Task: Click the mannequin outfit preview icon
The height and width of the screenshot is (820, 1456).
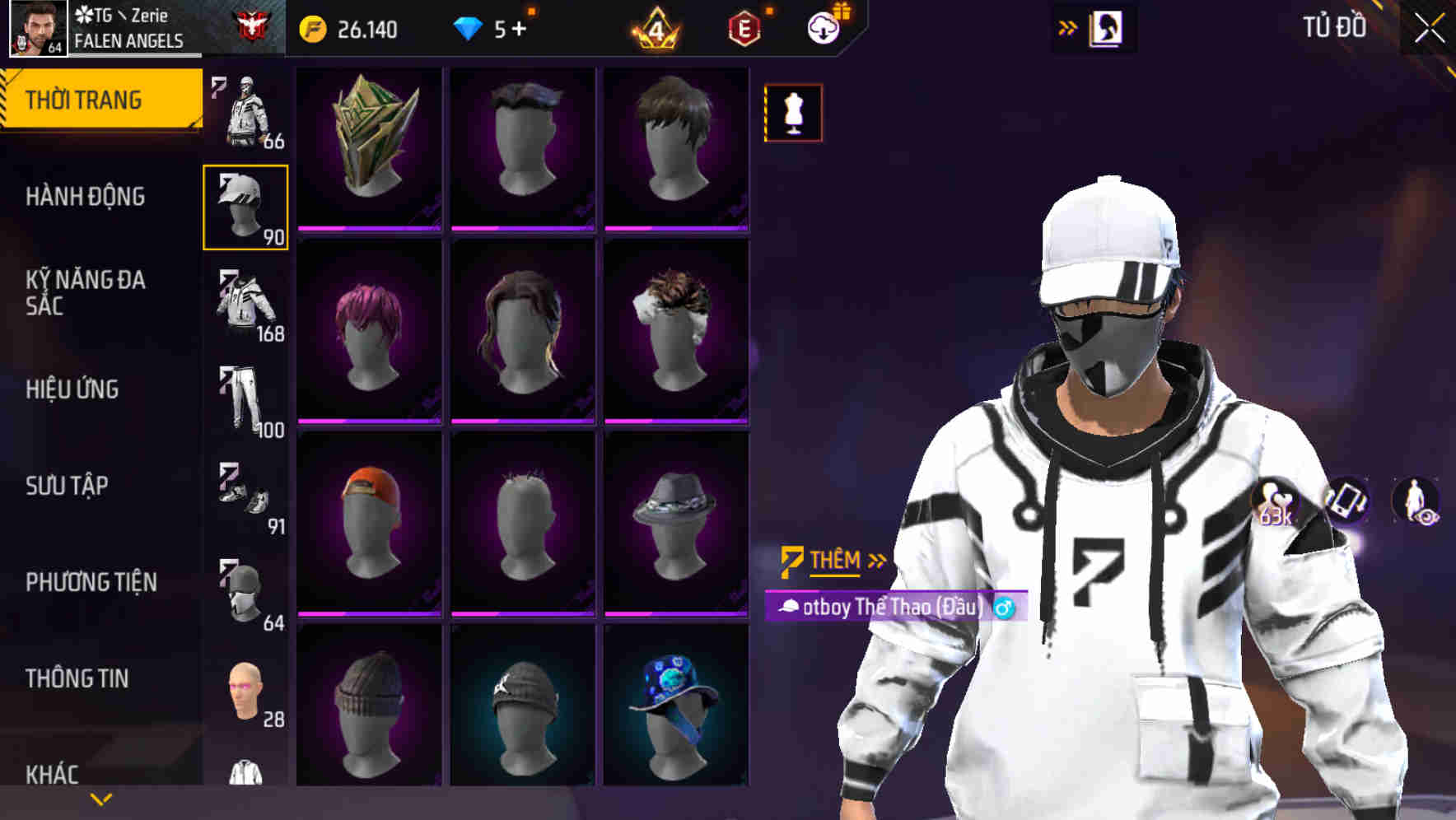Action: (792, 113)
